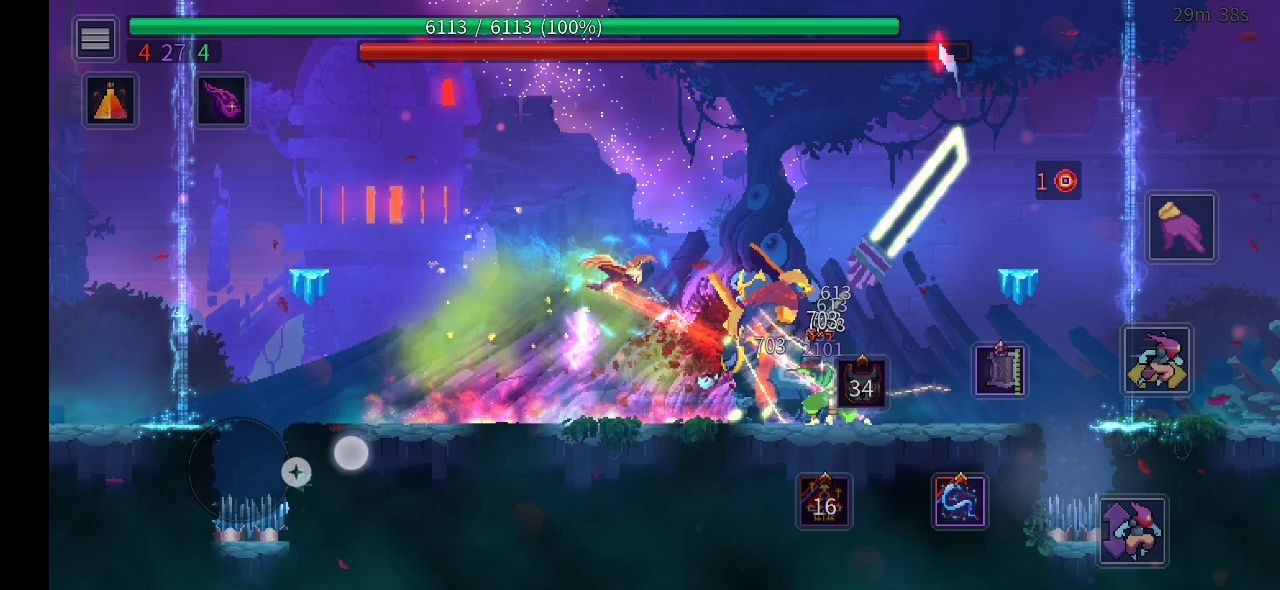
Task: Tap the virtual joystick star knob
Action: tap(296, 472)
